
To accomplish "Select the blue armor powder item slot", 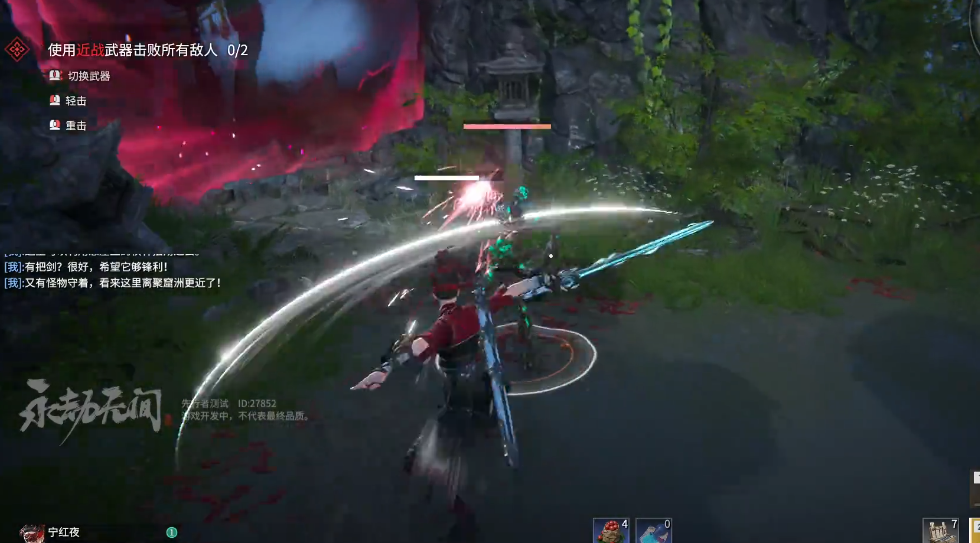I will point(652,530).
